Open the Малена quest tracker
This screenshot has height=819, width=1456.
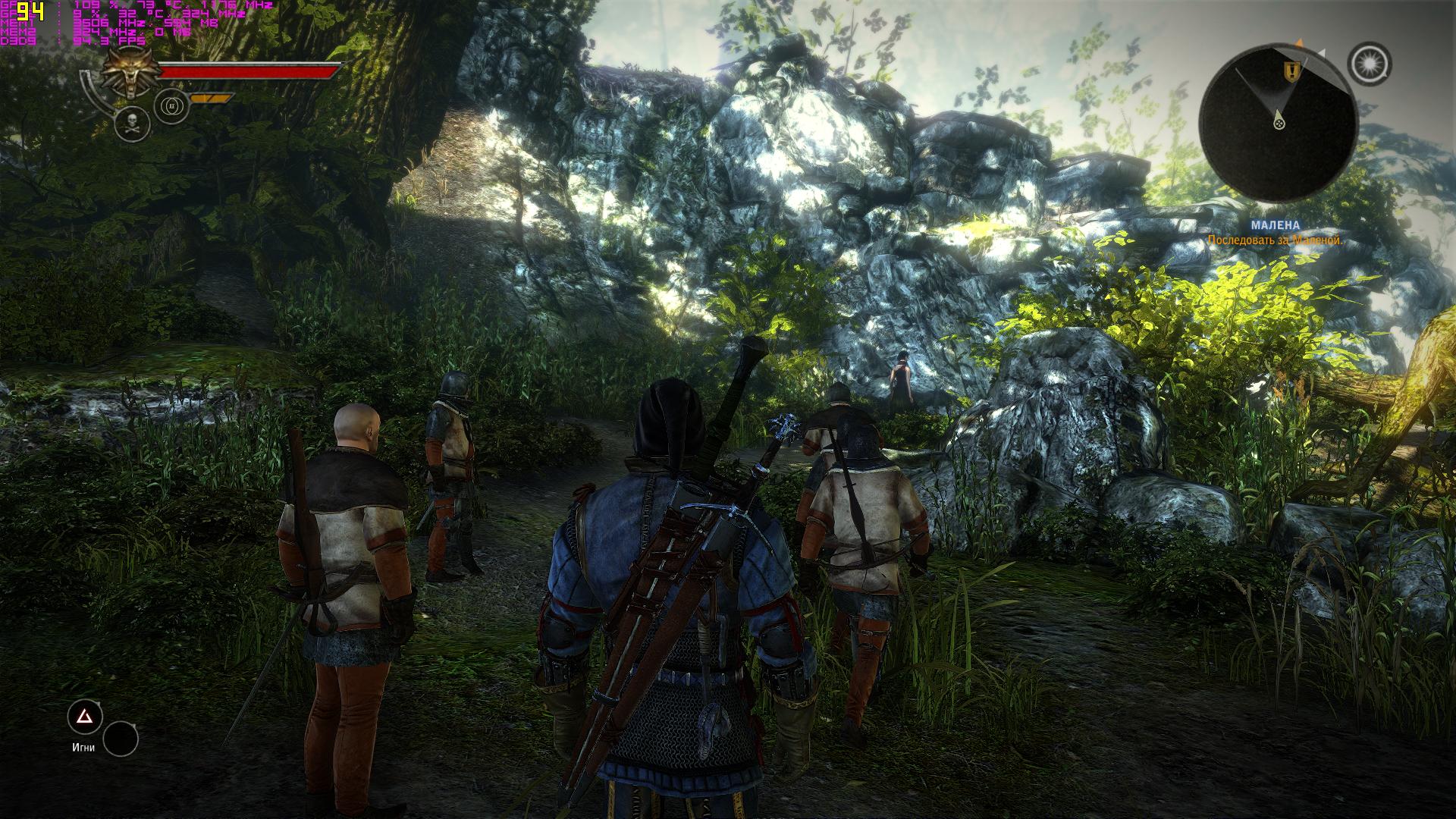pyautogui.click(x=1275, y=225)
